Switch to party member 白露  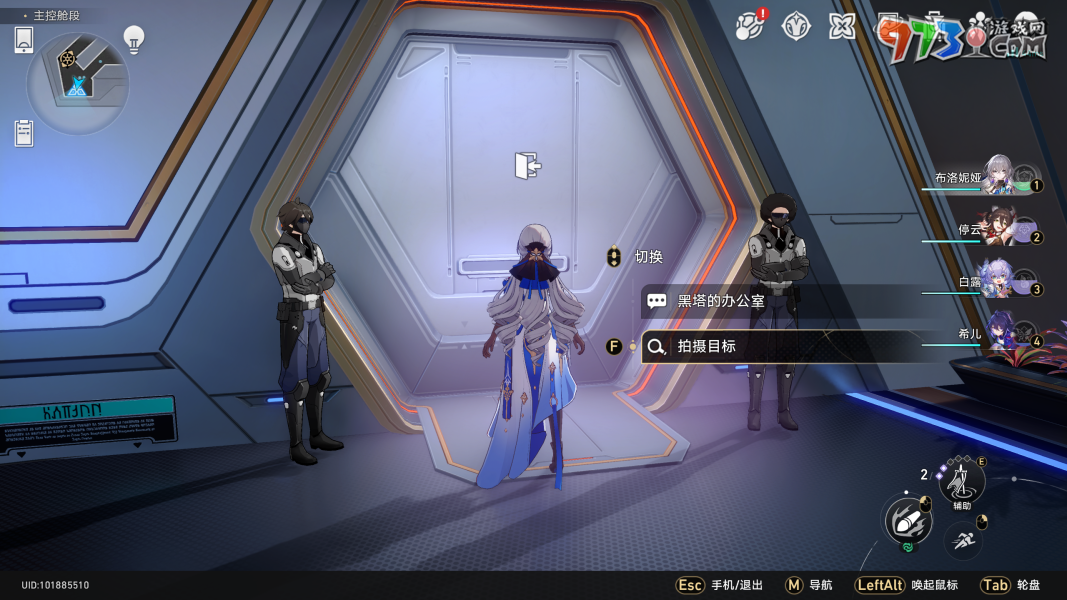998,281
